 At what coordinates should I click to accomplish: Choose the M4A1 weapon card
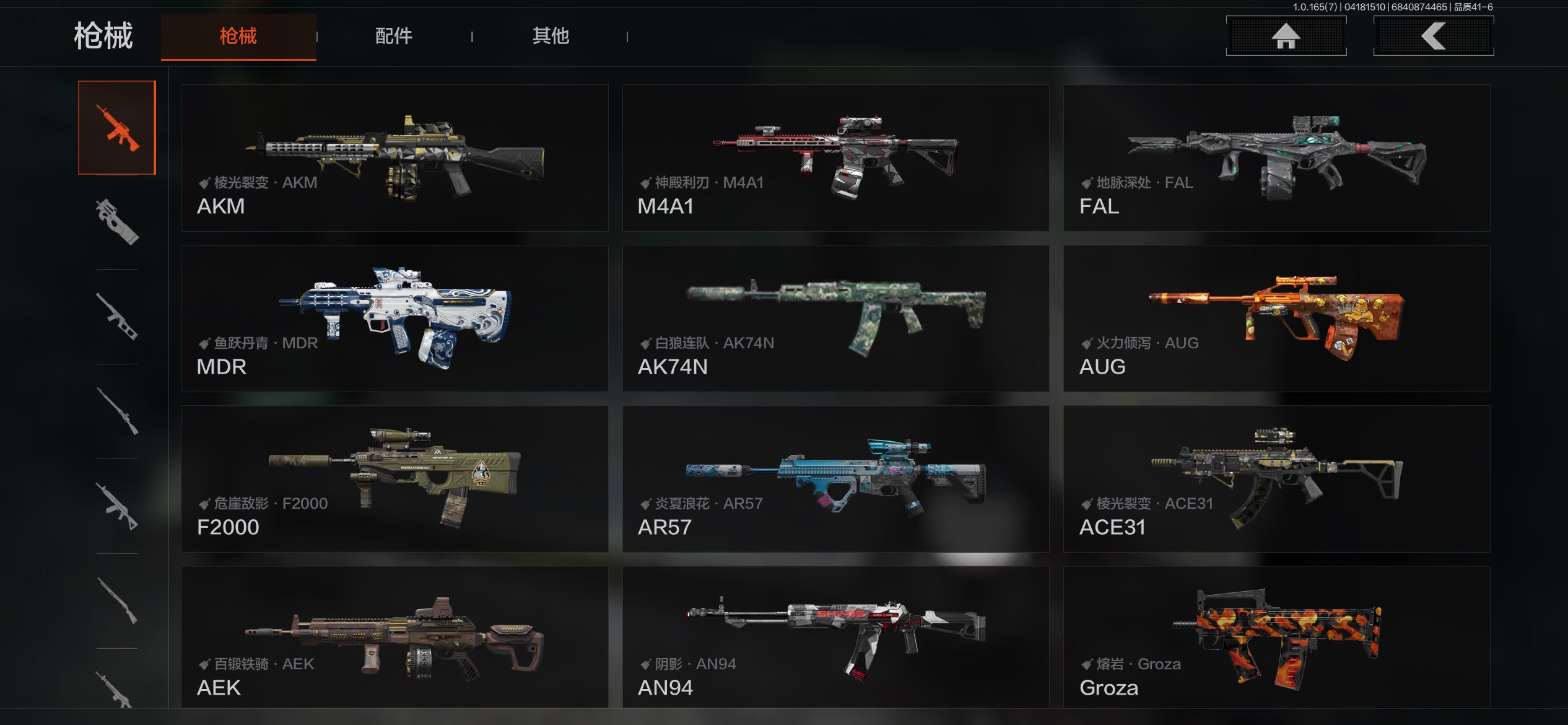(x=835, y=158)
